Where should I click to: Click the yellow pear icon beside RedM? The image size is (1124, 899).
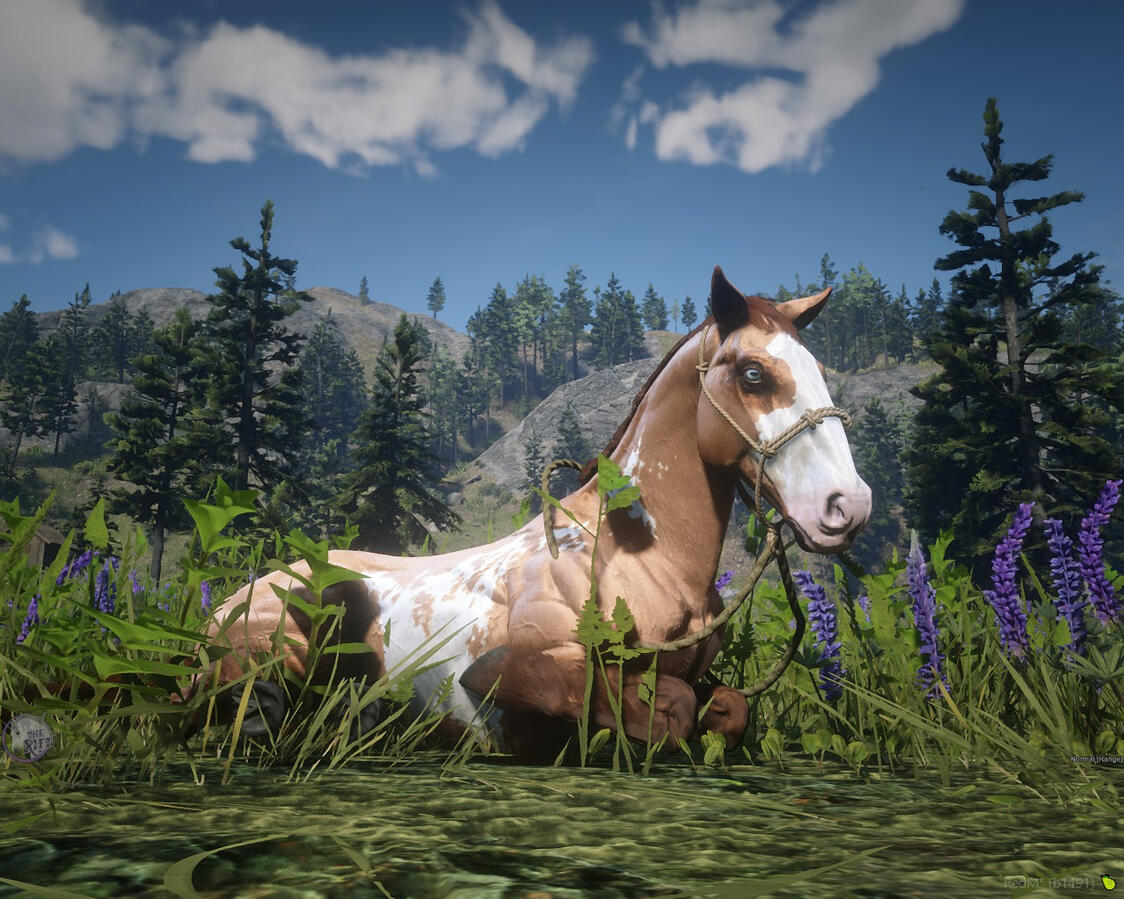point(1107,882)
